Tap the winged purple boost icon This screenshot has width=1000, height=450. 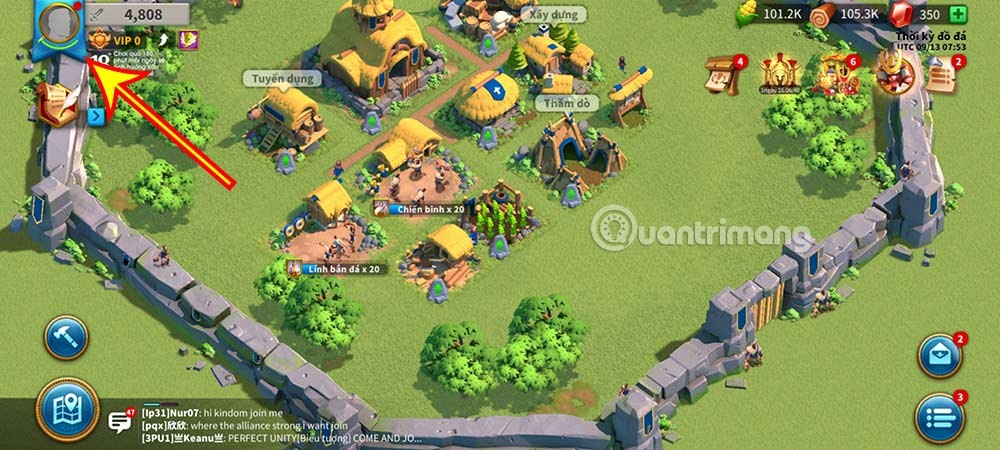pyautogui.click(x=187, y=39)
